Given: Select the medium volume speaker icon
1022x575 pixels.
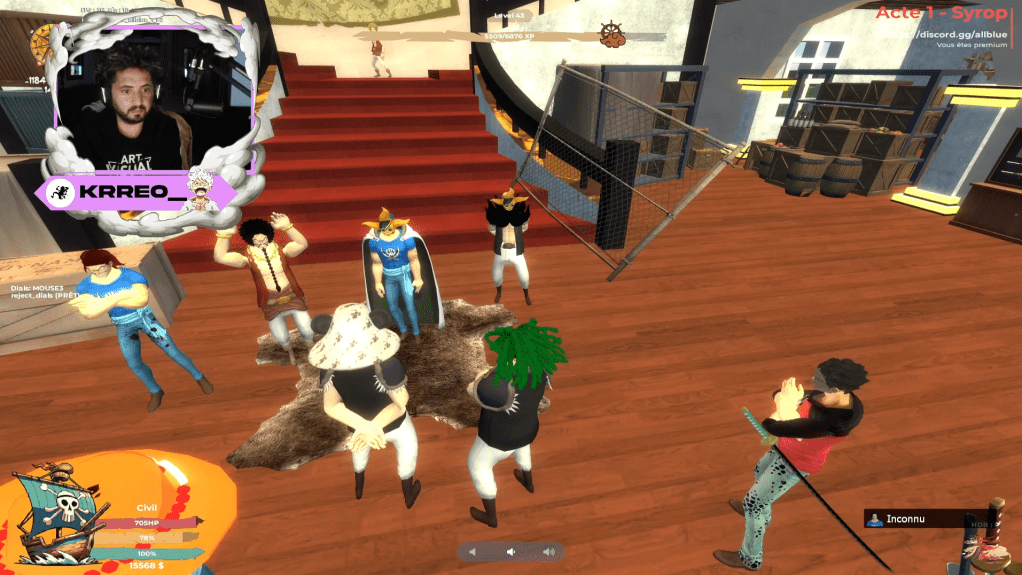Looking at the screenshot, I should (x=511, y=552).
